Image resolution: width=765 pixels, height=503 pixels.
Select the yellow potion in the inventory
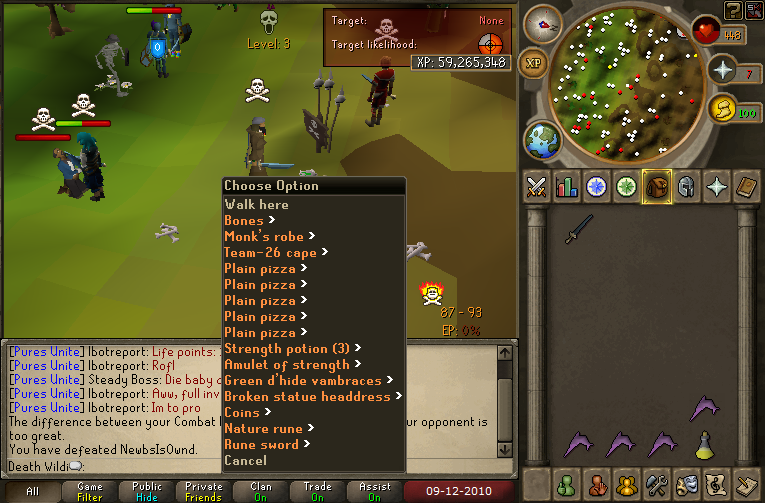[x=704, y=443]
